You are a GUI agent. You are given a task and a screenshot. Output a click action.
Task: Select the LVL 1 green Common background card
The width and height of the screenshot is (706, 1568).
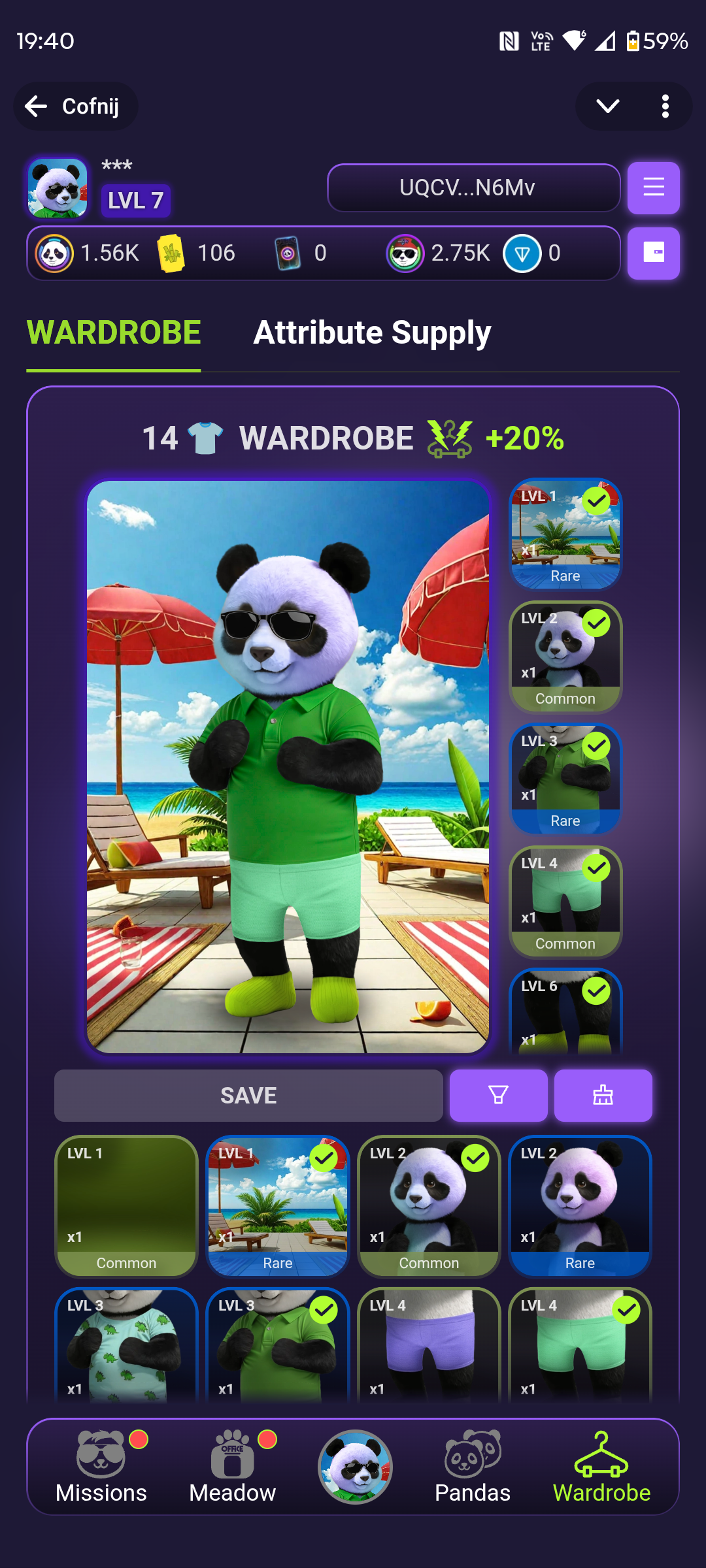(126, 1206)
